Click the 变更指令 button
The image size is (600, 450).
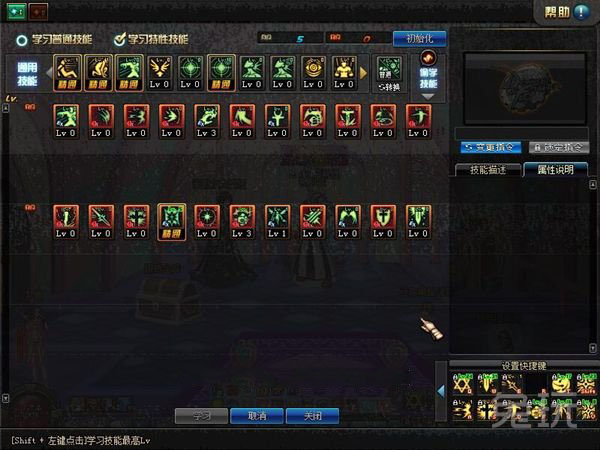click(x=491, y=147)
